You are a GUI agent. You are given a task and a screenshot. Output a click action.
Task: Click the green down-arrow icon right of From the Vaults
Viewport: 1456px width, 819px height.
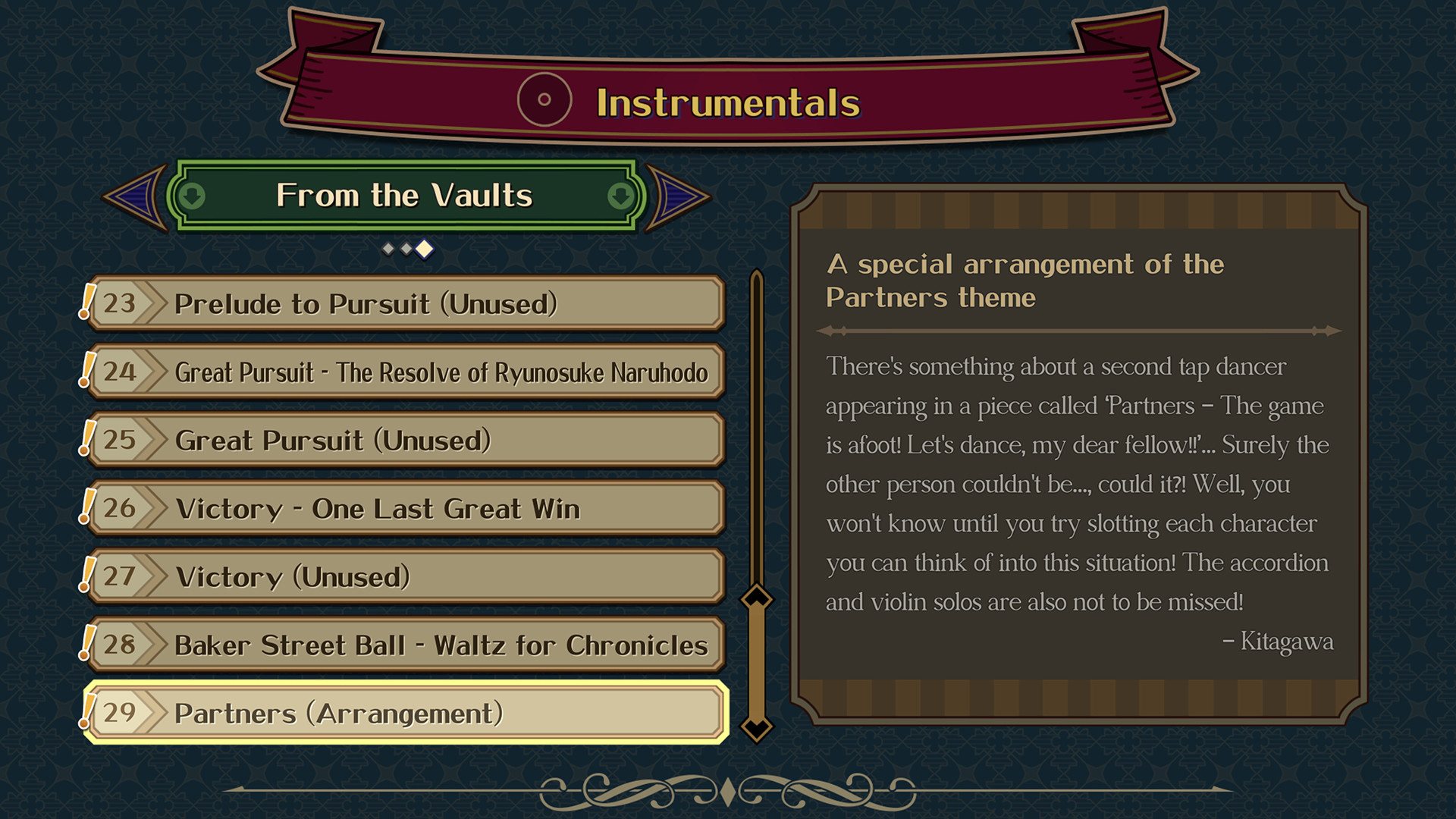click(619, 195)
